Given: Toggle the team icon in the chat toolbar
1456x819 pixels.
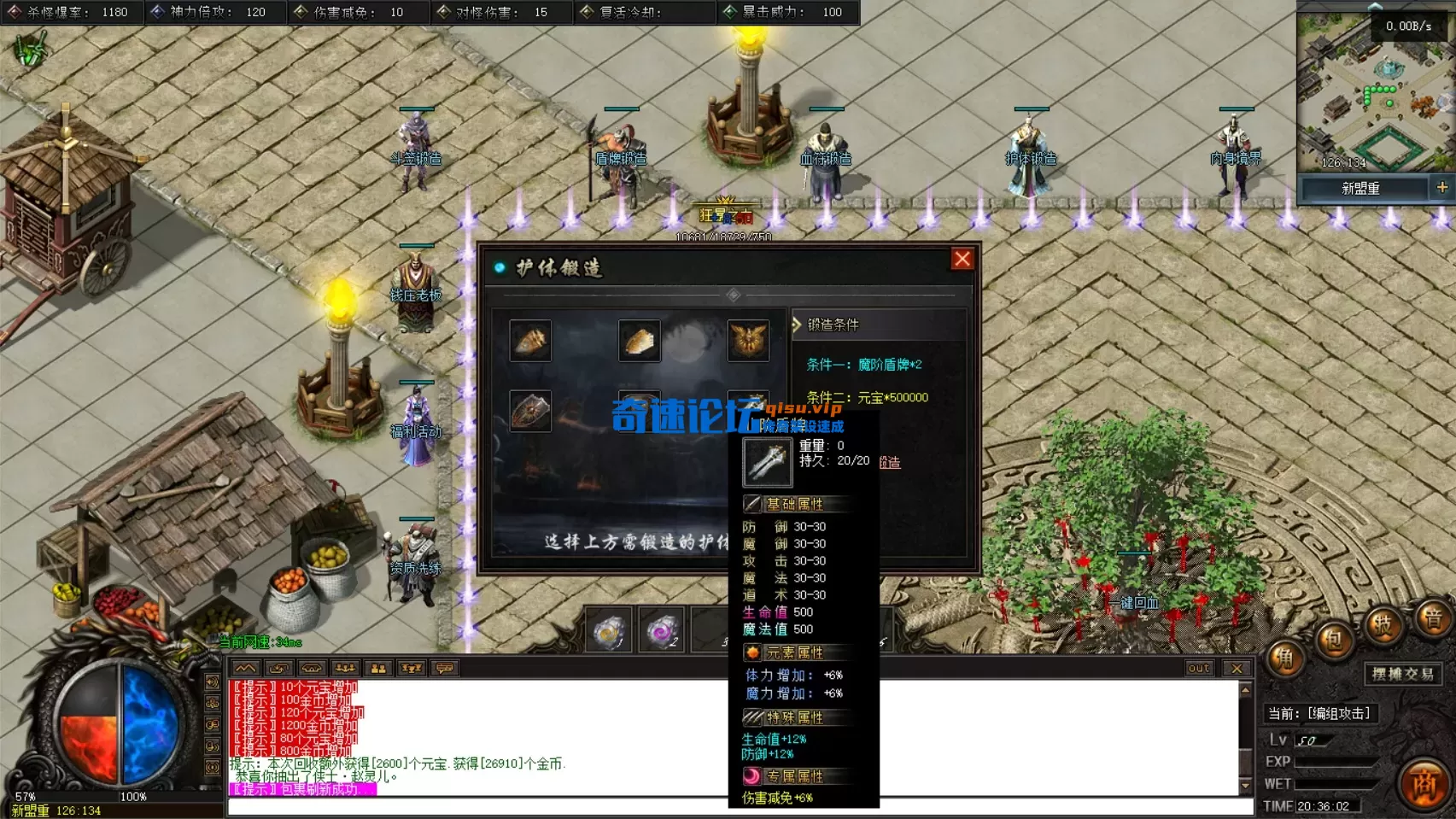Looking at the screenshot, I should (x=377, y=668).
